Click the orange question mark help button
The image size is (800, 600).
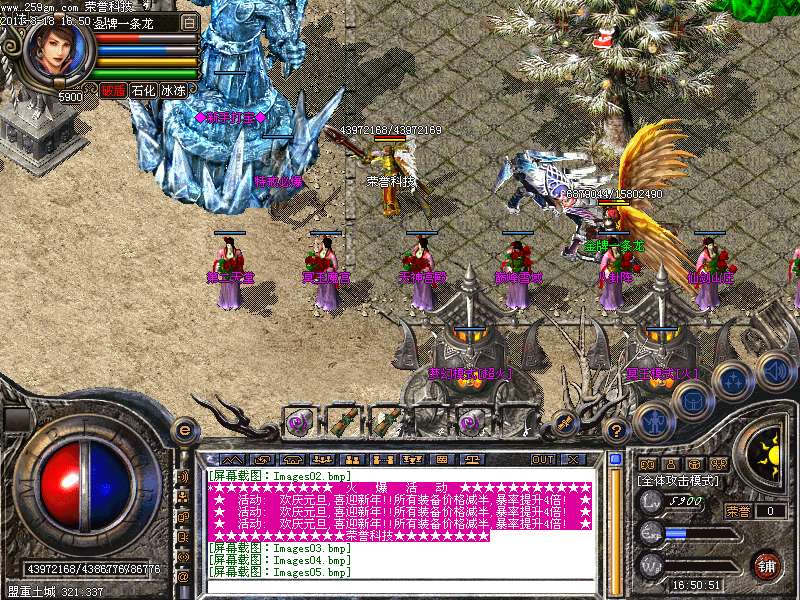pos(617,431)
